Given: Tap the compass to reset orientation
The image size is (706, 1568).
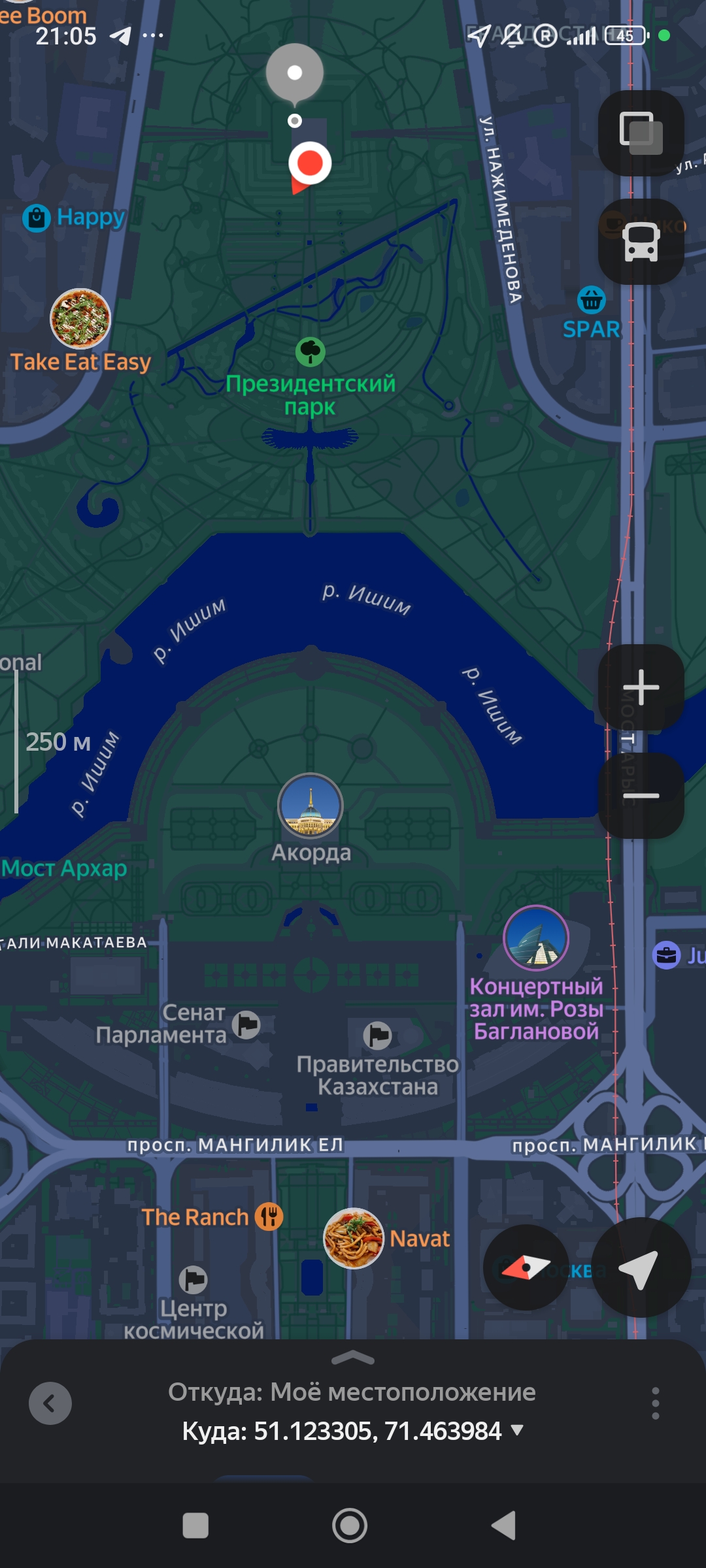Looking at the screenshot, I should tap(526, 1267).
